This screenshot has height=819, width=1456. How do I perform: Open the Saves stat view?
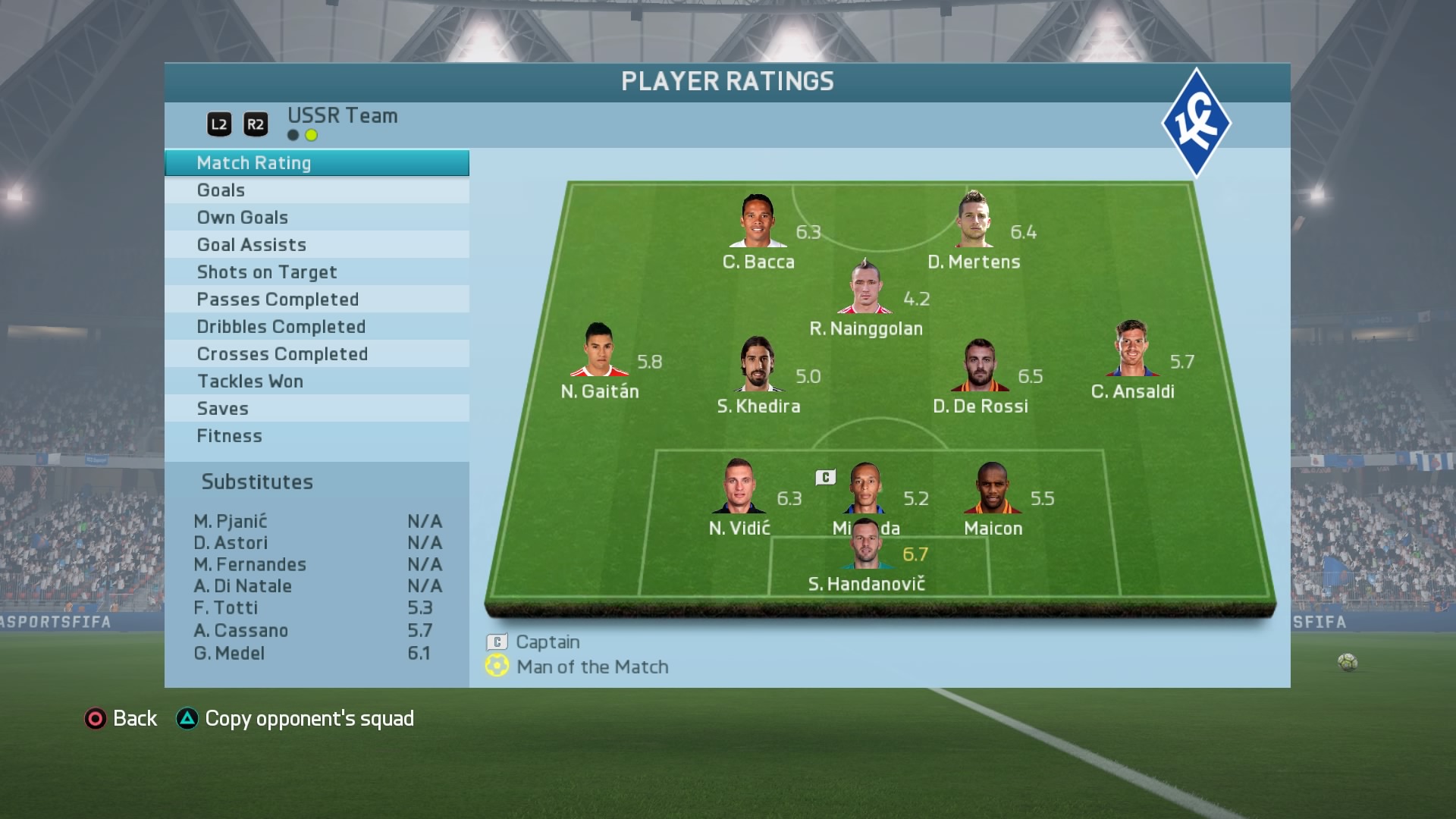pyautogui.click(x=316, y=409)
